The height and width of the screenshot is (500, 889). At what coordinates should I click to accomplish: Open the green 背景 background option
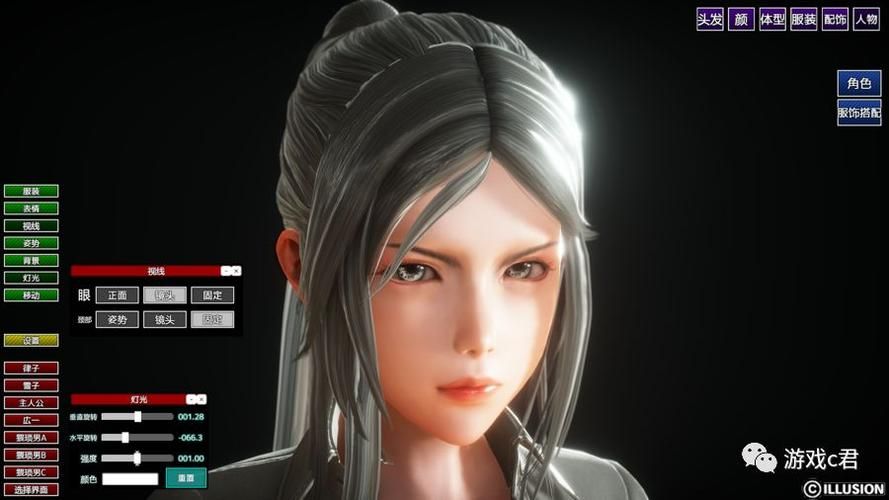[31, 260]
